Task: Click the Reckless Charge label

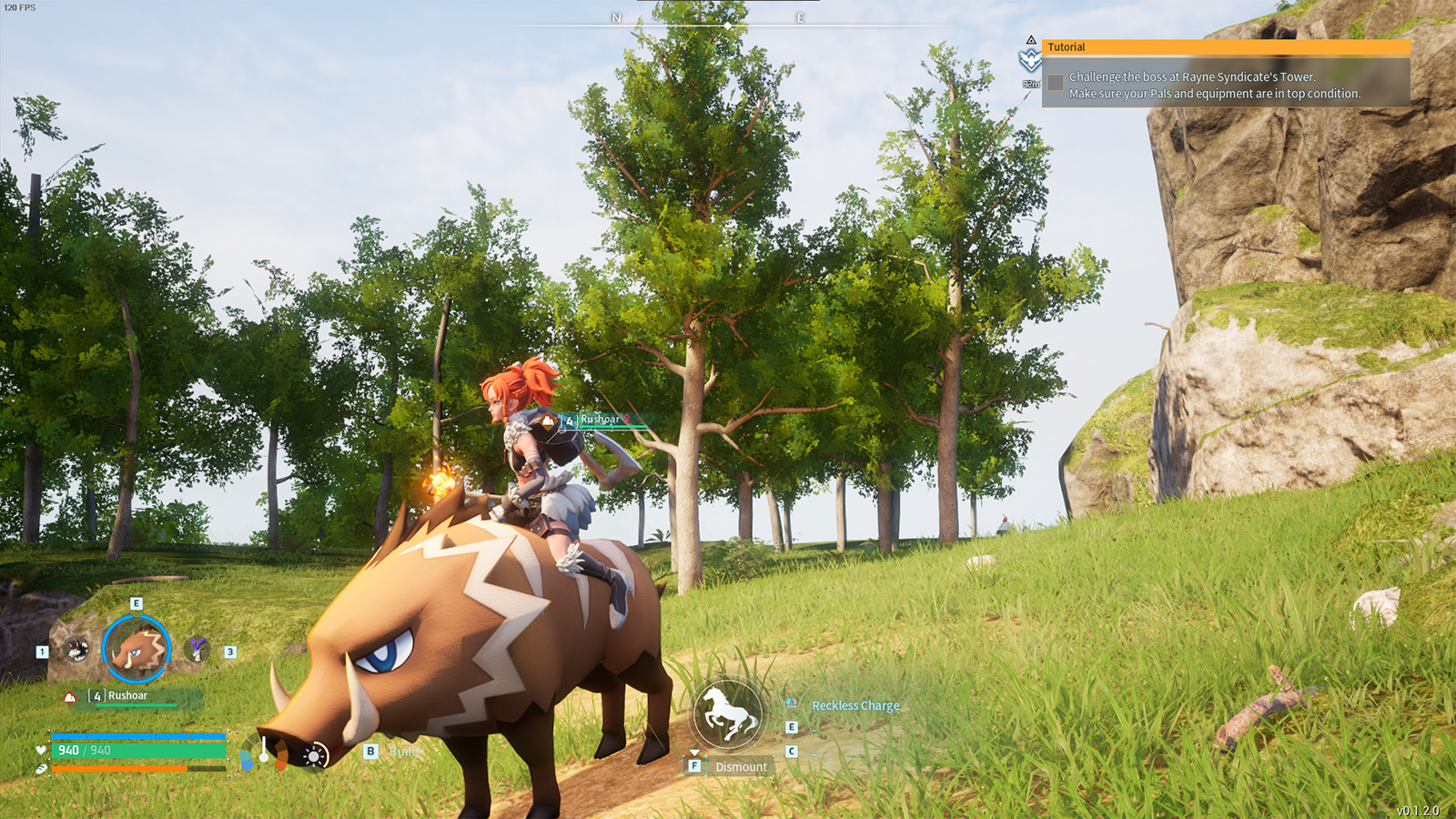Action: point(855,705)
